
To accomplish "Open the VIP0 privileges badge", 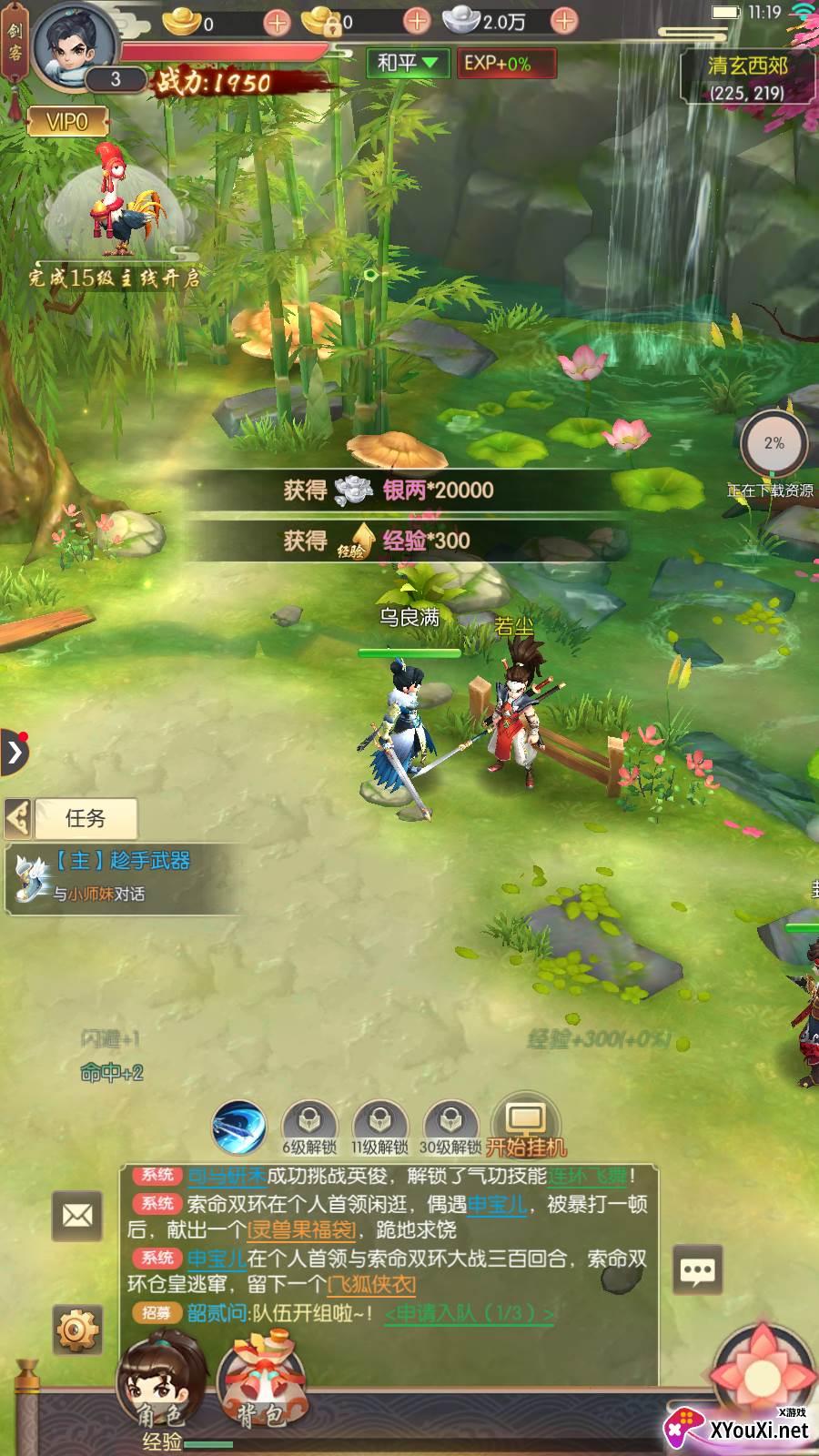I will [x=67, y=121].
